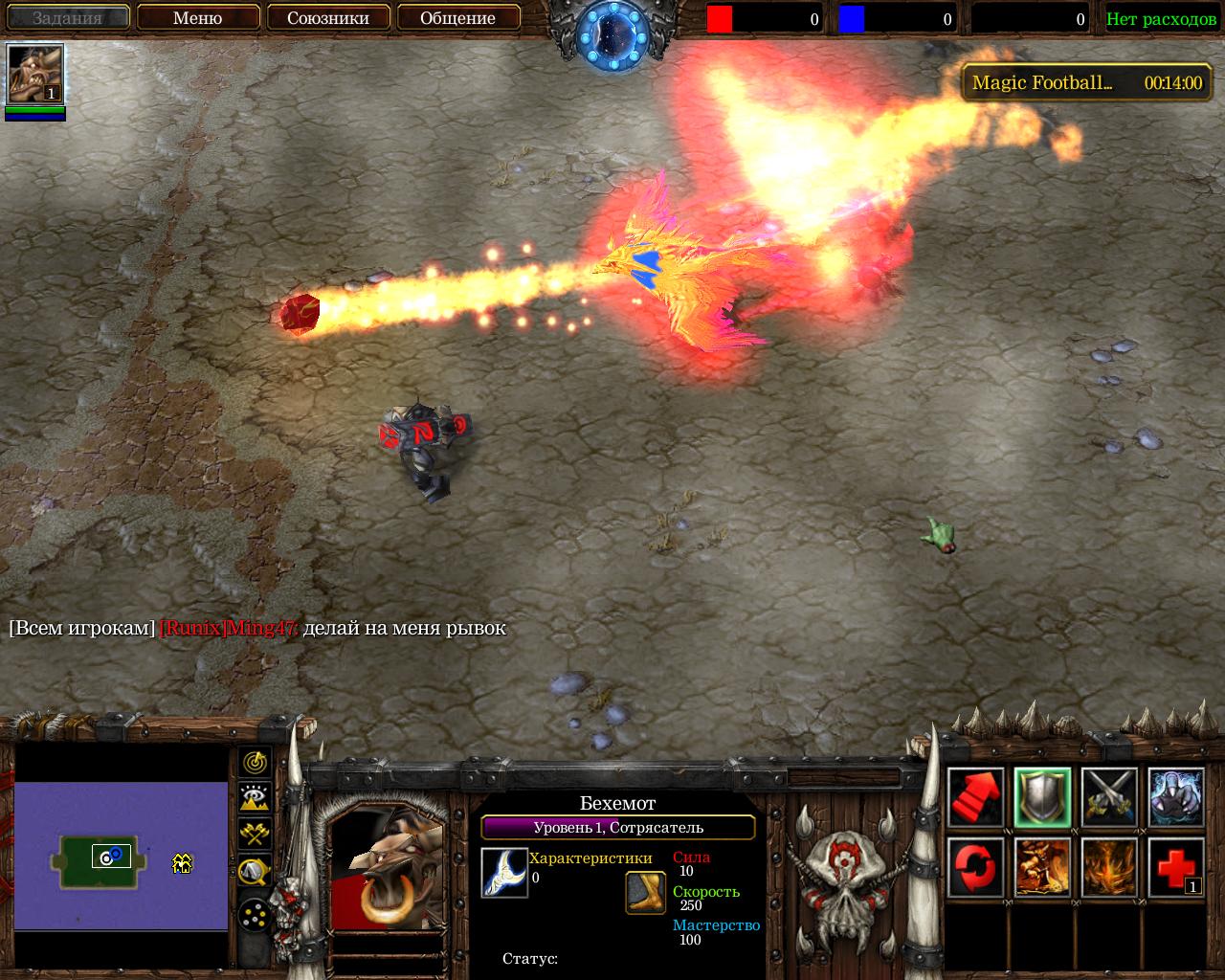Viewport: 1225px width, 980px height.
Task: Choose the crossed swords attack command
Action: coord(1109,796)
